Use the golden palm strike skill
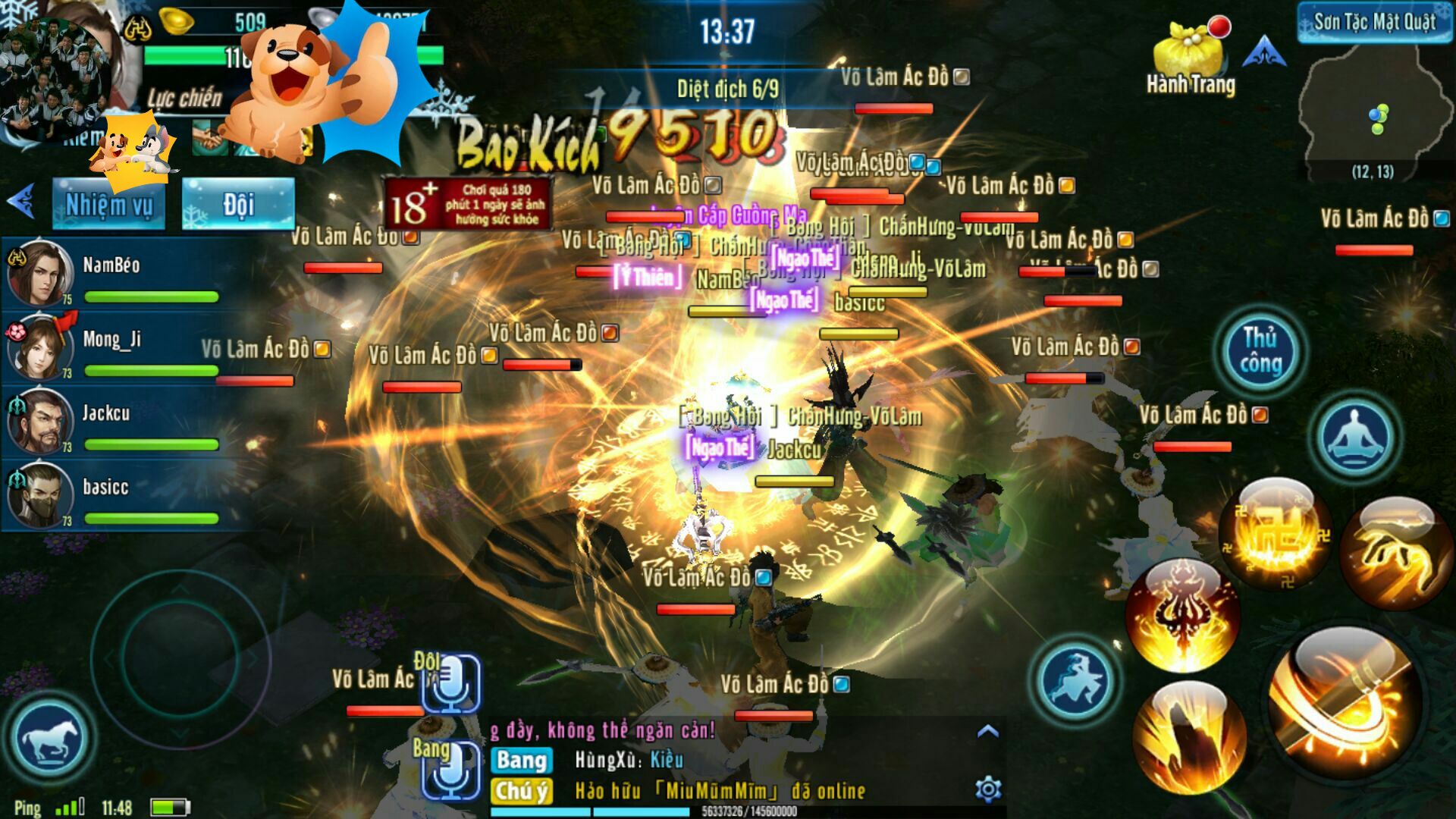1456x819 pixels. click(x=1395, y=554)
